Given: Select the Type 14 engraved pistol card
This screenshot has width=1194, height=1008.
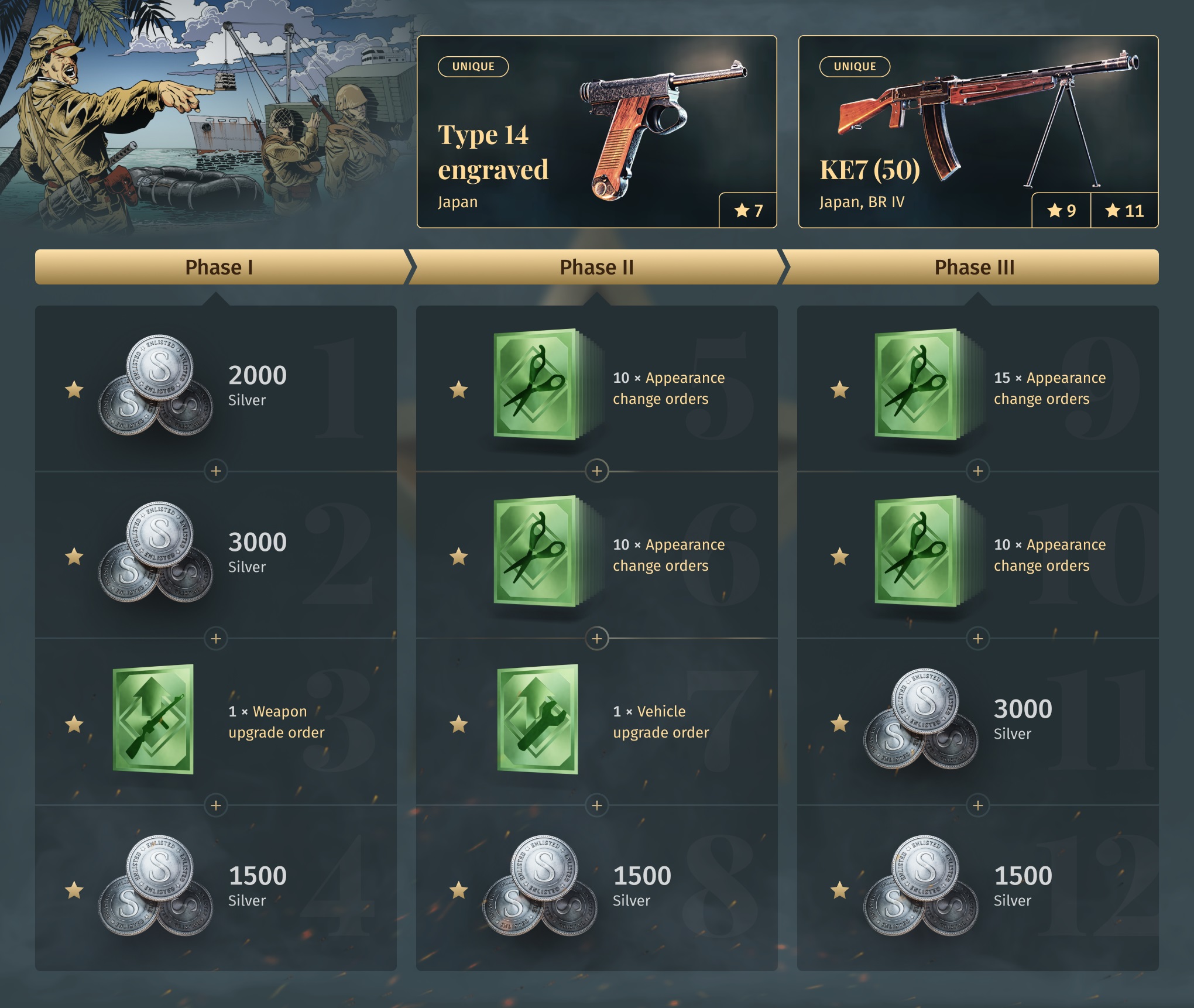Looking at the screenshot, I should tap(596, 132).
